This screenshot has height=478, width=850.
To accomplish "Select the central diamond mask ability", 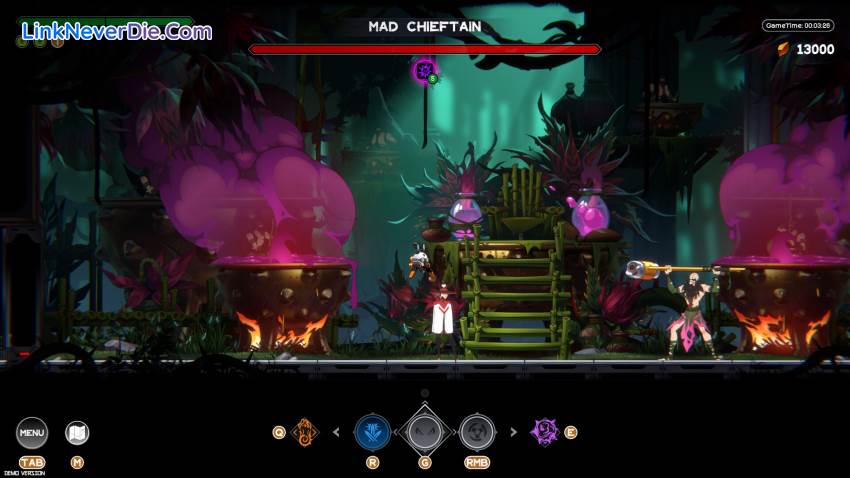I will click(x=425, y=432).
